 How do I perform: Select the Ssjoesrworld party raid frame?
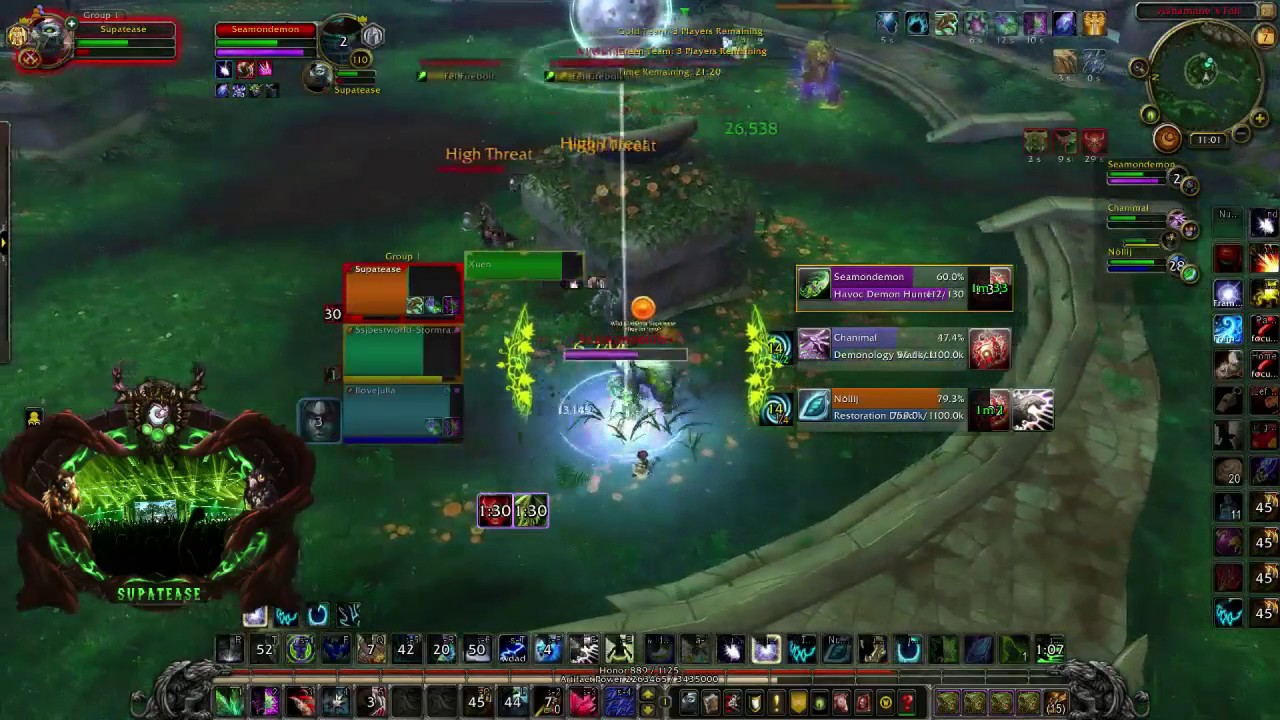click(x=402, y=352)
